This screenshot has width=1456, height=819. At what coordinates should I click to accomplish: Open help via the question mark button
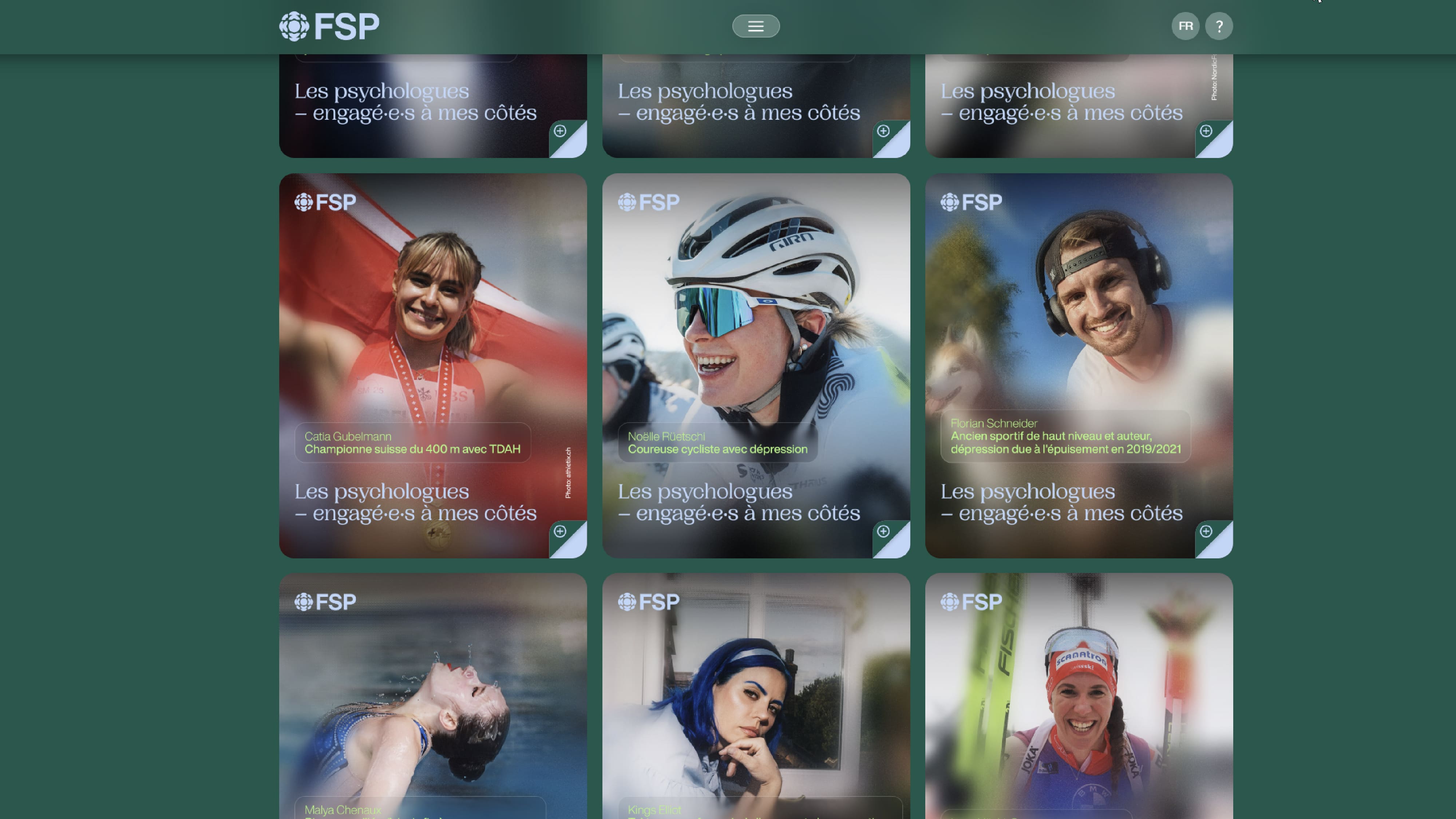(1219, 26)
